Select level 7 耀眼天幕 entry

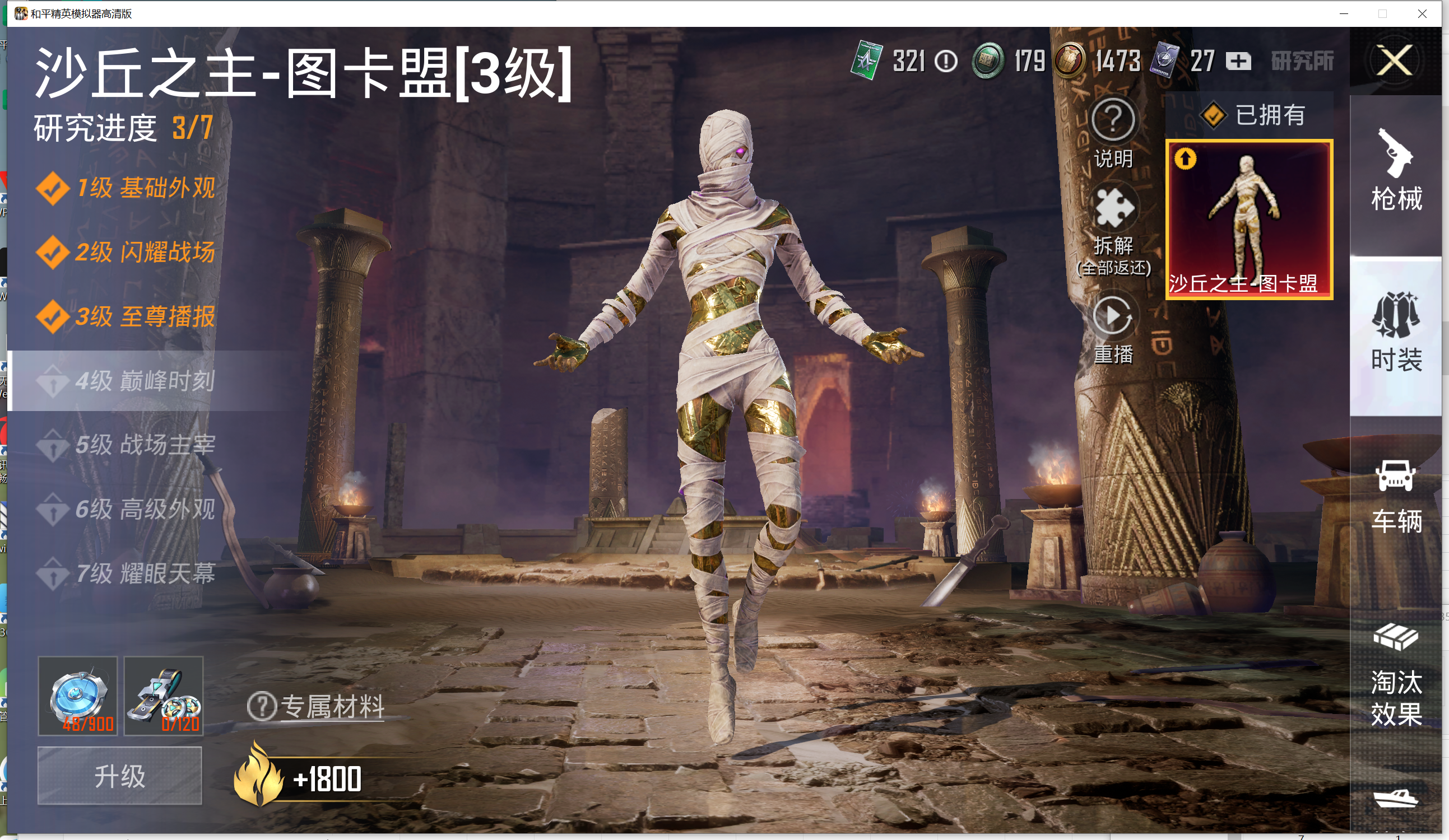pyautogui.click(x=127, y=574)
